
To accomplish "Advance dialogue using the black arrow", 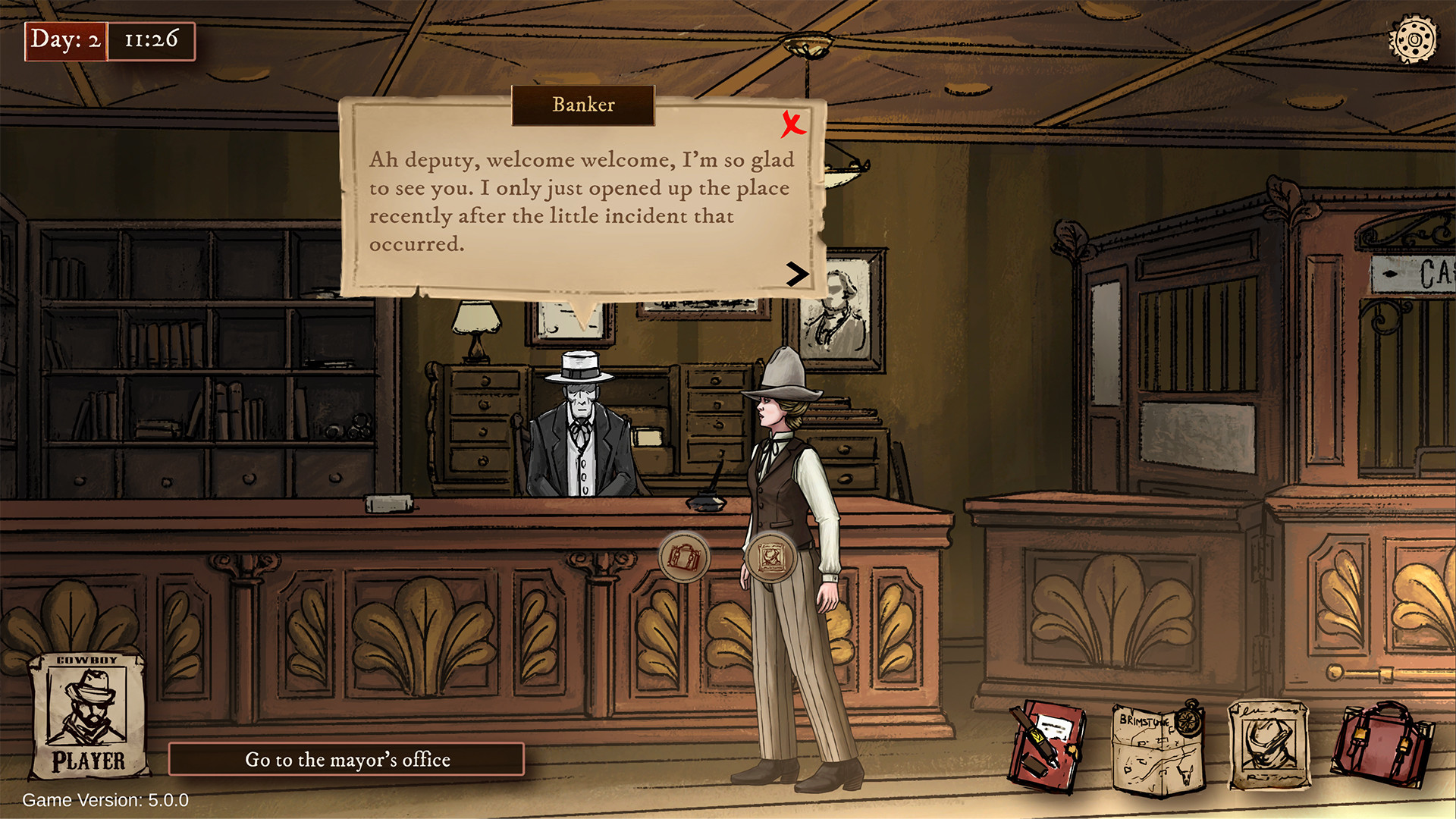I will click(x=798, y=275).
